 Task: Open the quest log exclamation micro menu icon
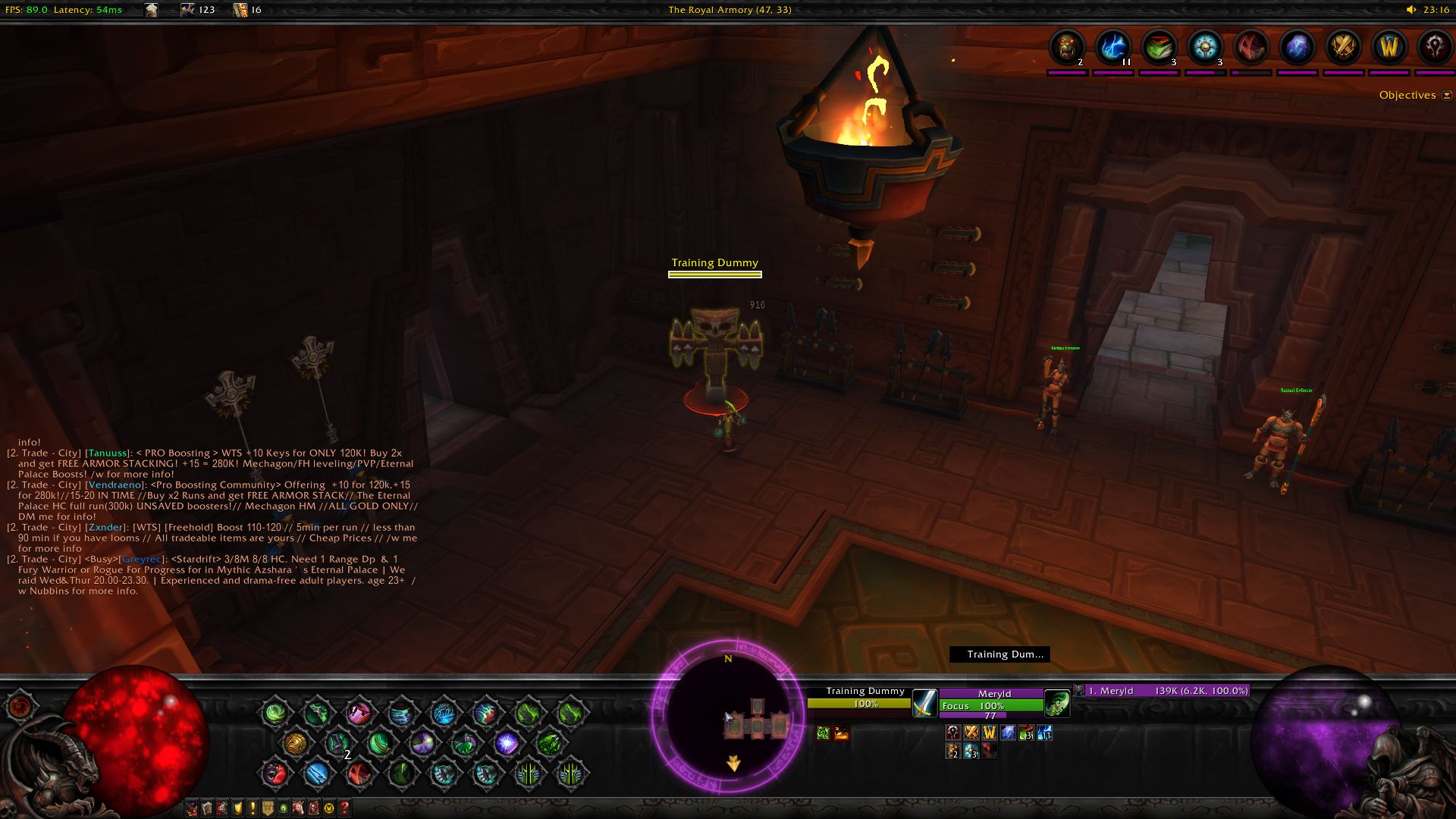click(x=253, y=808)
